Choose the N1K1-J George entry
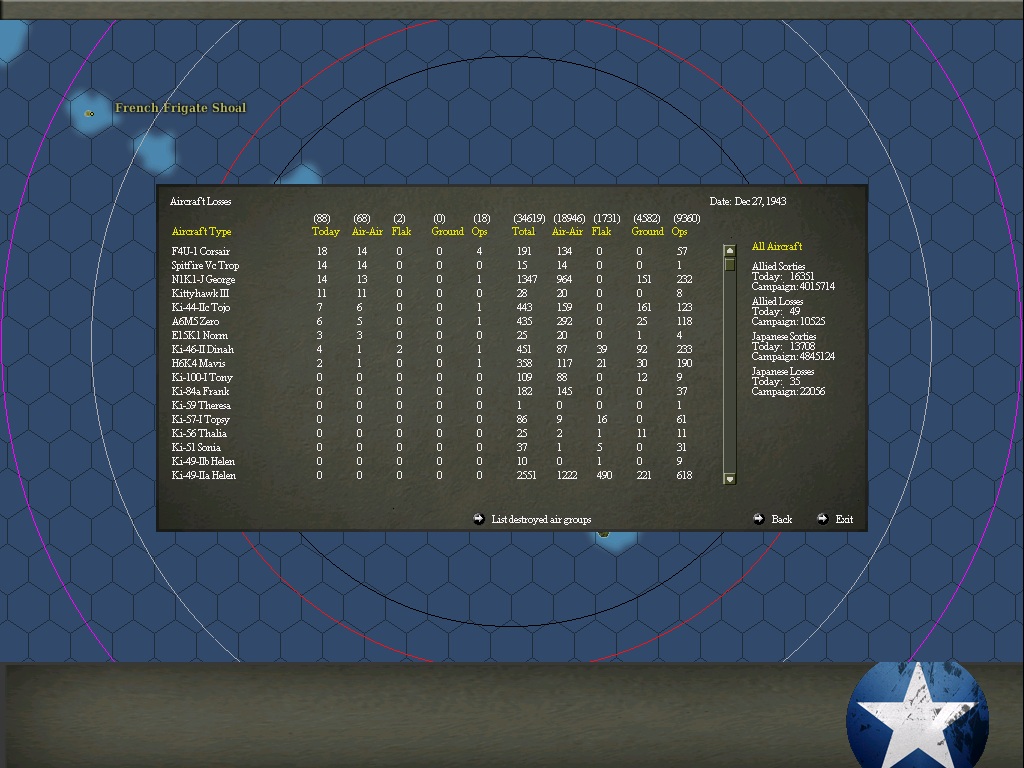Screen dimensions: 1024x768 pos(203,280)
